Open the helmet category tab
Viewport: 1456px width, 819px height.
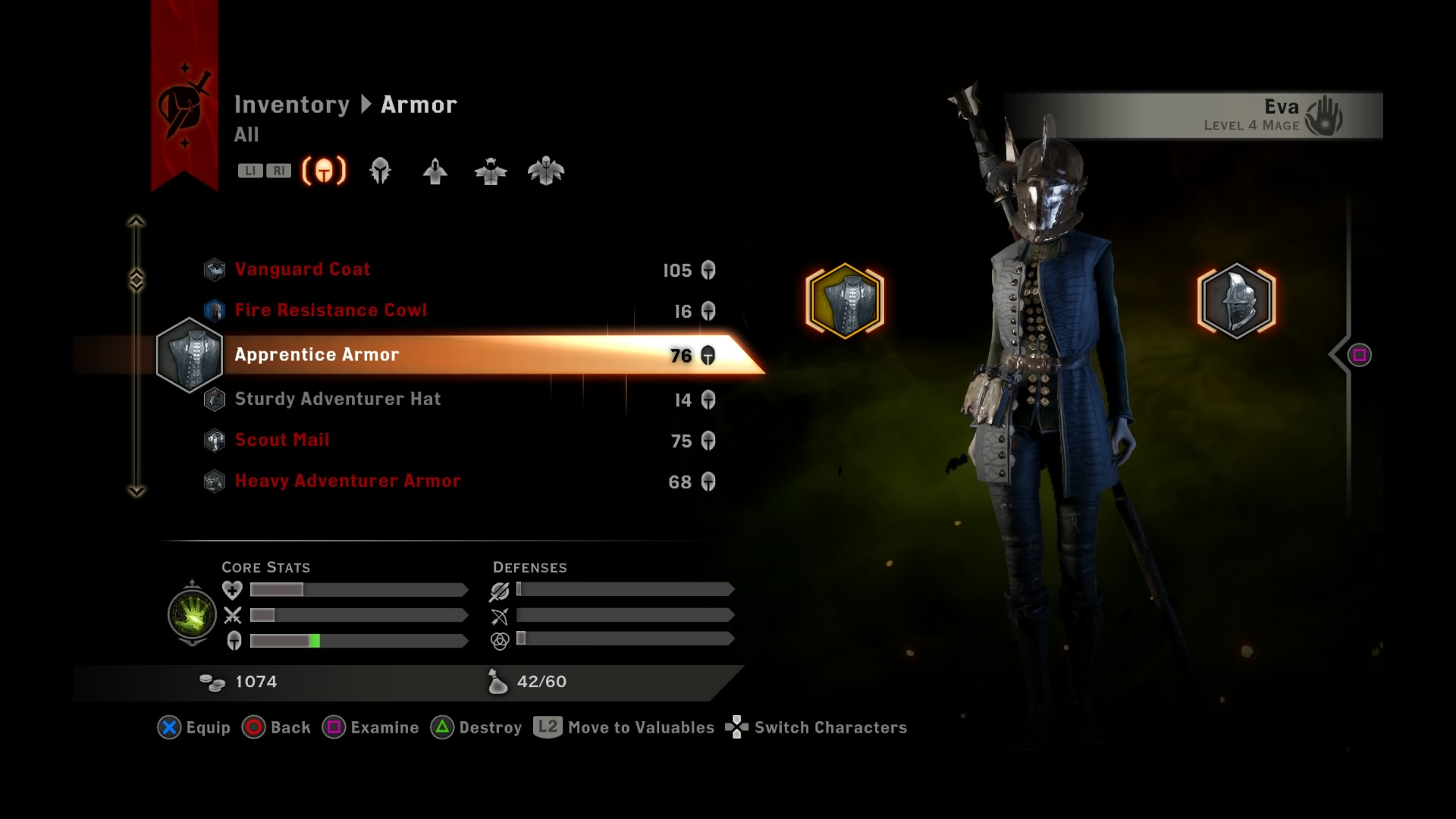(380, 171)
